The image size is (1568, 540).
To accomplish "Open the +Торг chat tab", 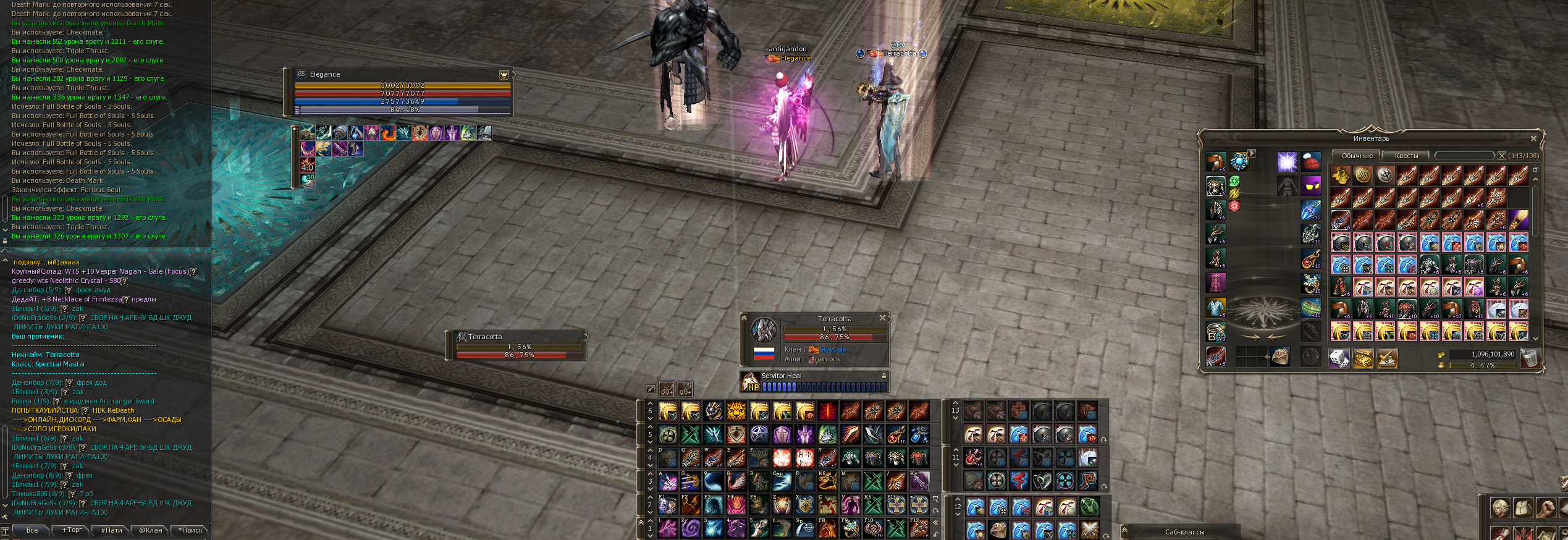I will pos(72,530).
